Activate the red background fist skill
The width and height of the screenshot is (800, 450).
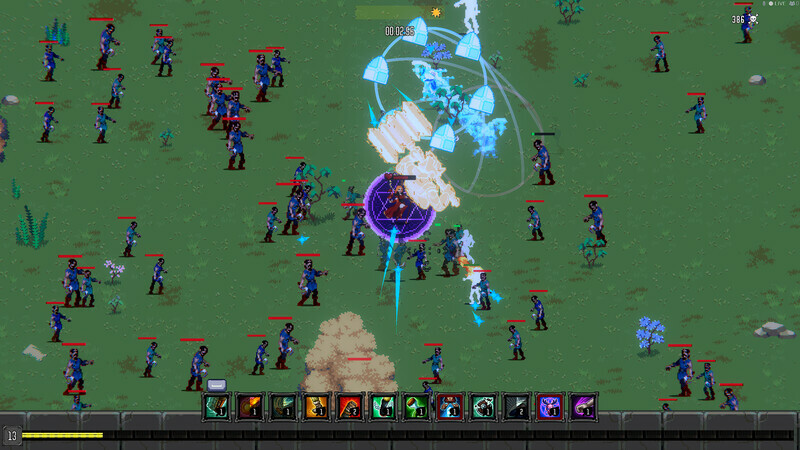(349, 406)
